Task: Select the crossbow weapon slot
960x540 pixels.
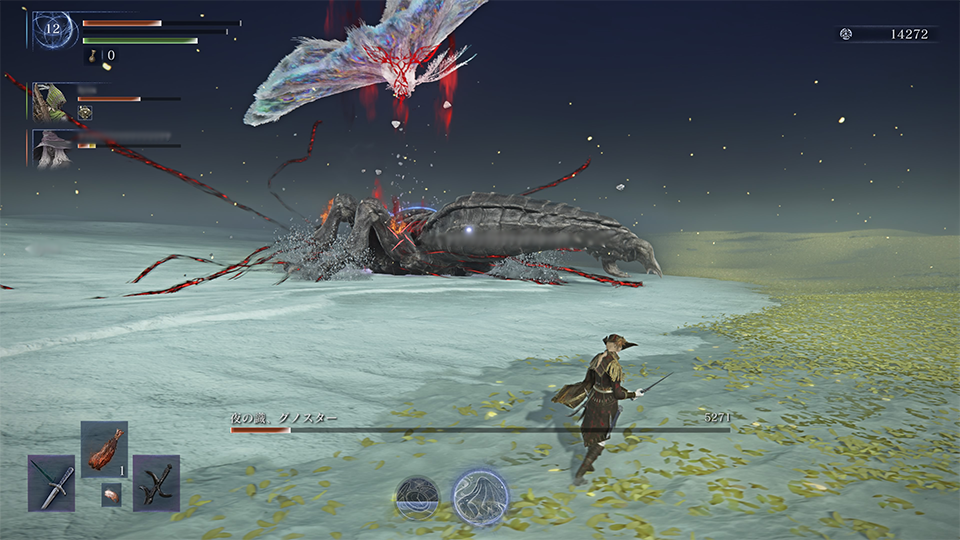Action: [156, 483]
